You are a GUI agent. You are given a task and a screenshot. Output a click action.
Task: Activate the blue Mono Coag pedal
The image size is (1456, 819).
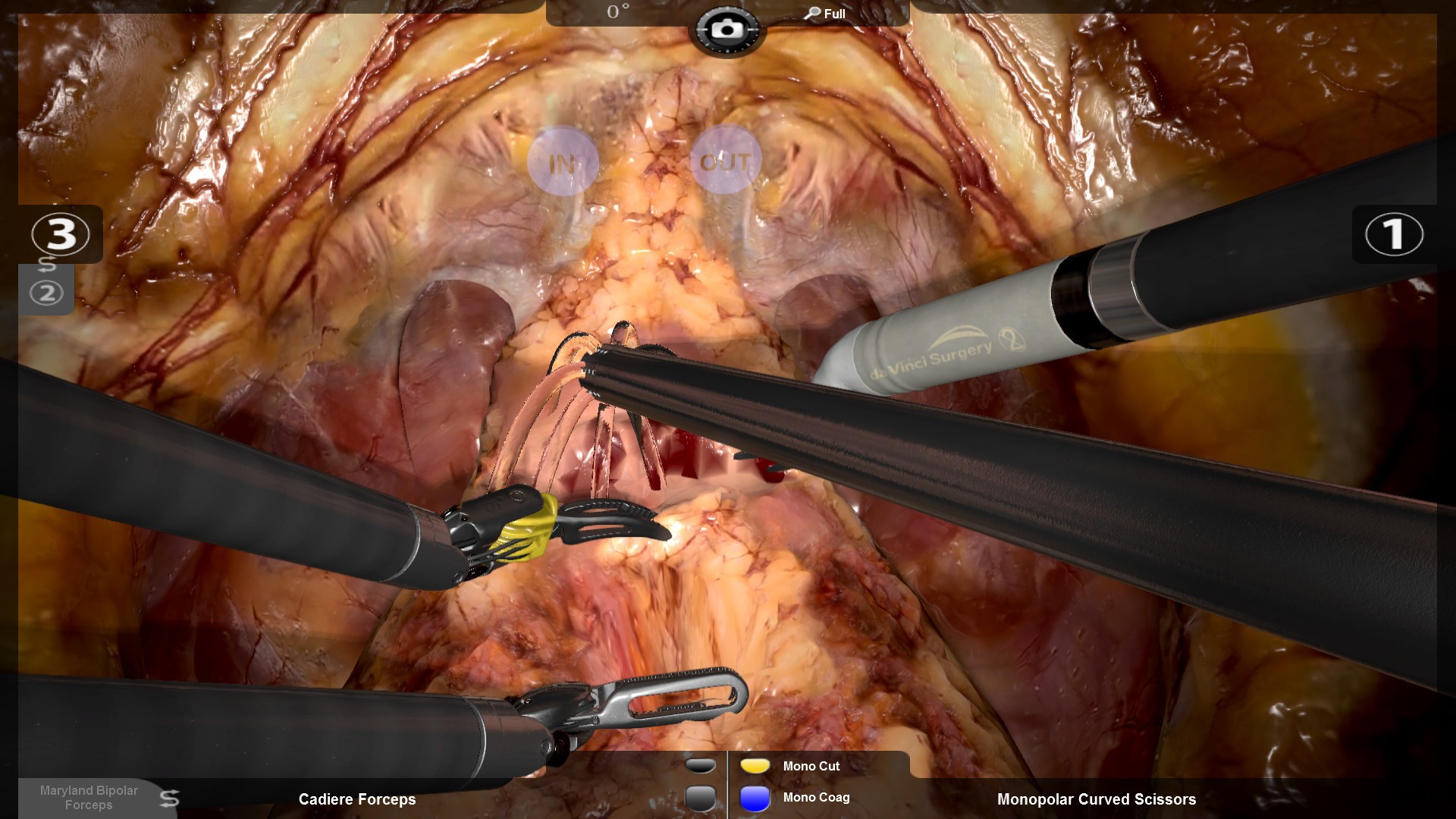tap(755, 799)
